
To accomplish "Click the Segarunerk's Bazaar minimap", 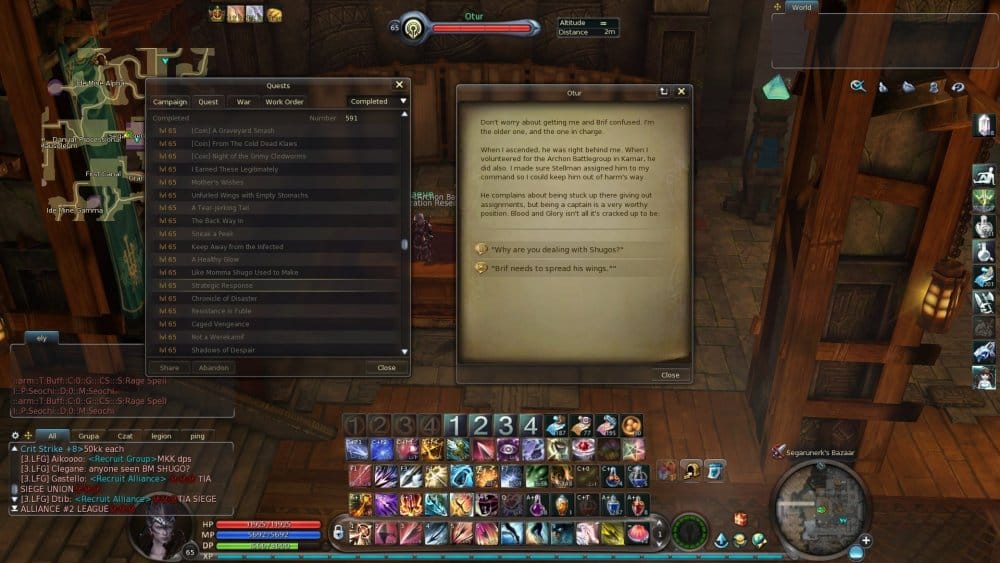I will point(820,507).
